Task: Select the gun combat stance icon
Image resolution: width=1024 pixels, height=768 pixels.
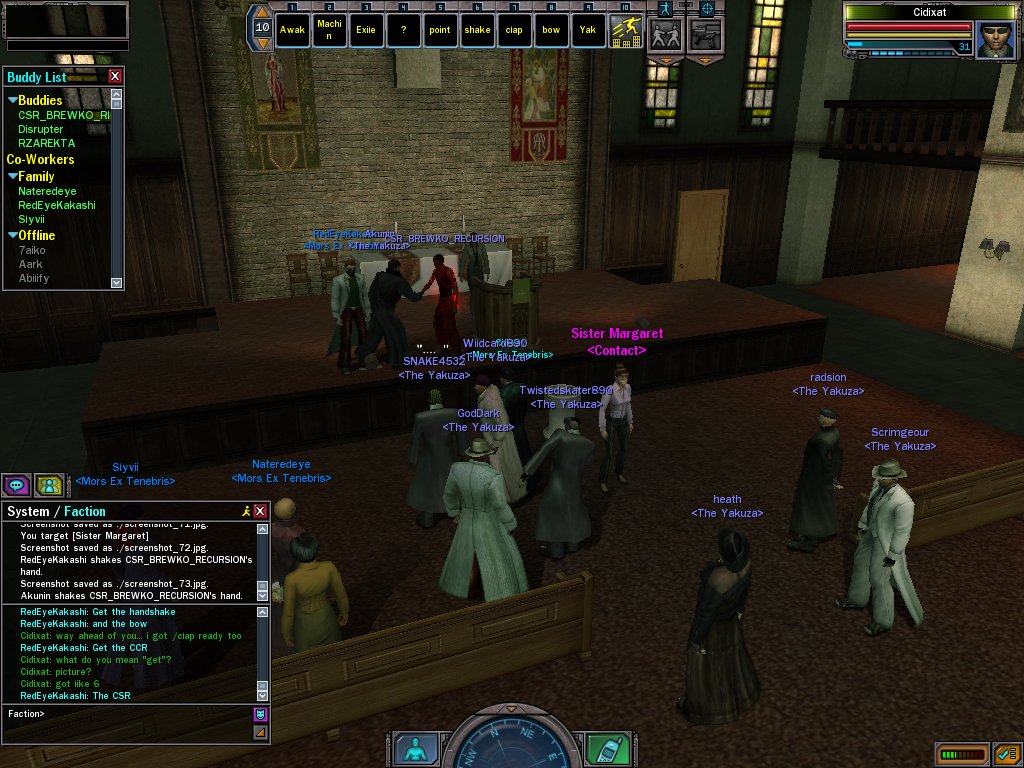Action: tap(706, 35)
